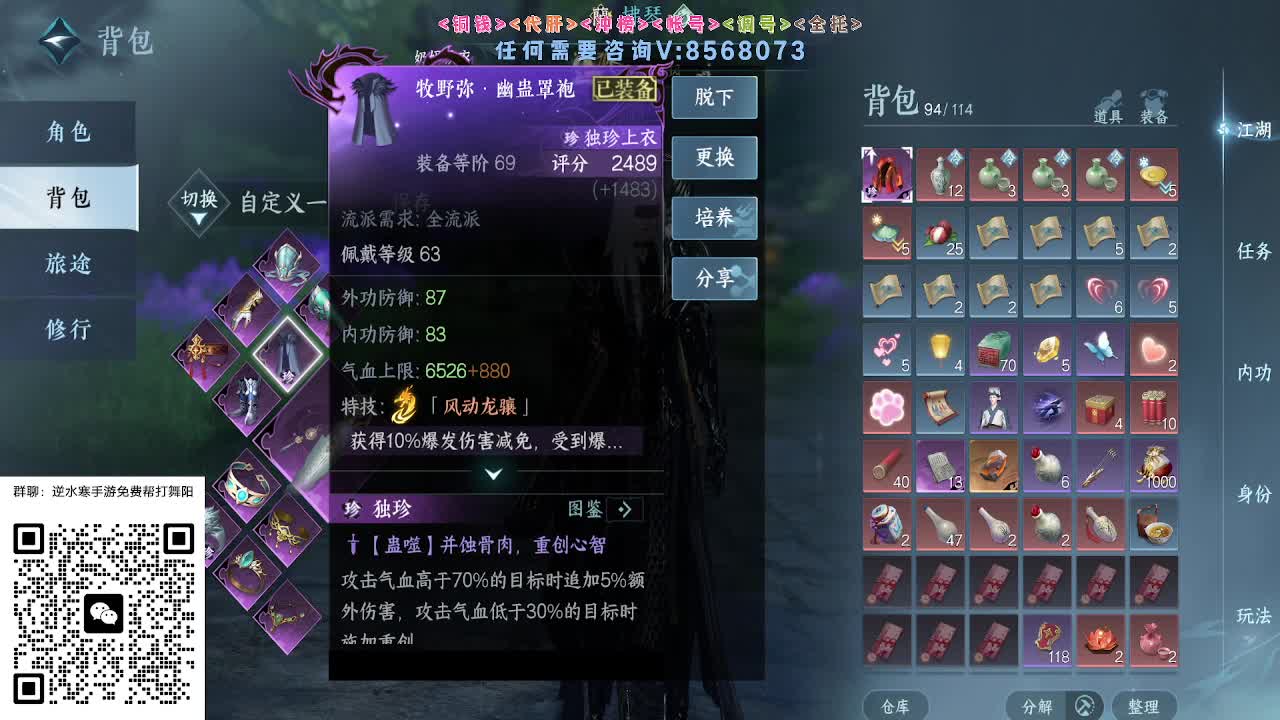Screen dimensions: 1280x720
Task: Select the firecracker item with quantity 10
Action: click(x=1155, y=408)
